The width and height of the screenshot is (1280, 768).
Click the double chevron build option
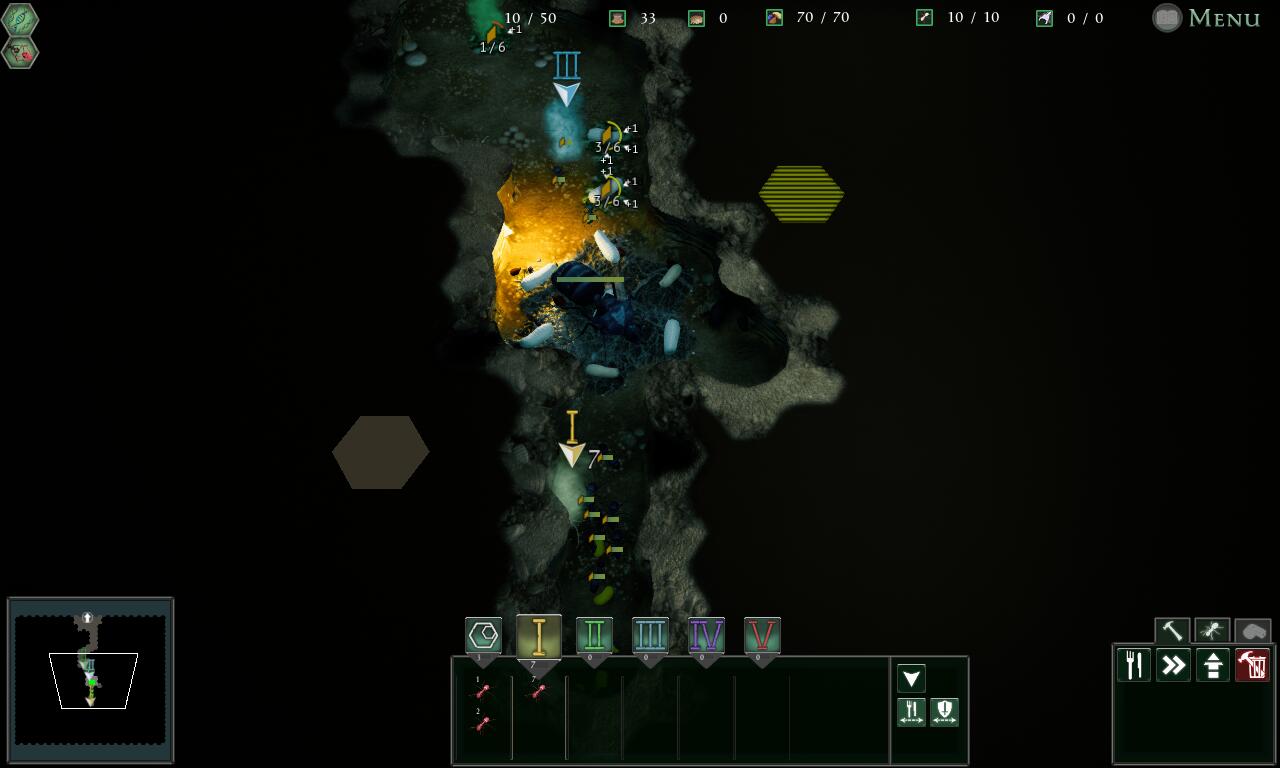click(x=1173, y=665)
